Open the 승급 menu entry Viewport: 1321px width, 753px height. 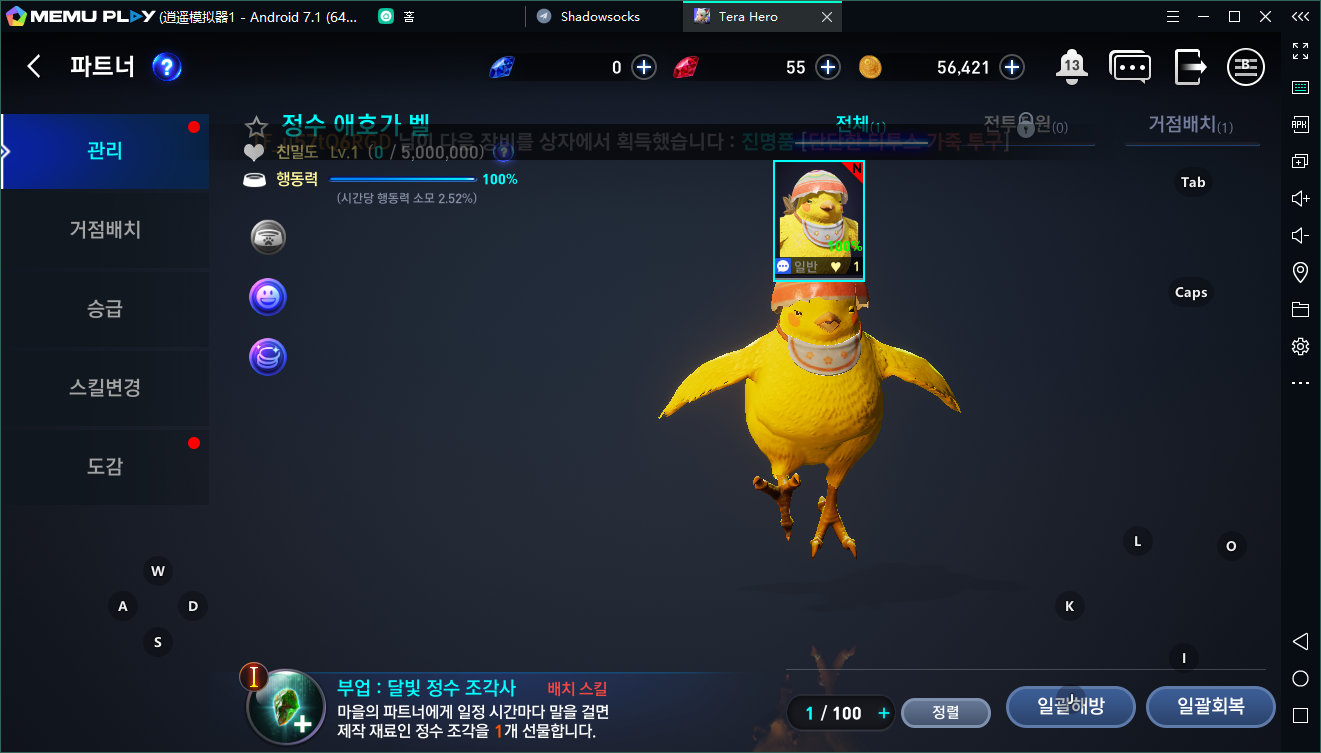click(105, 309)
